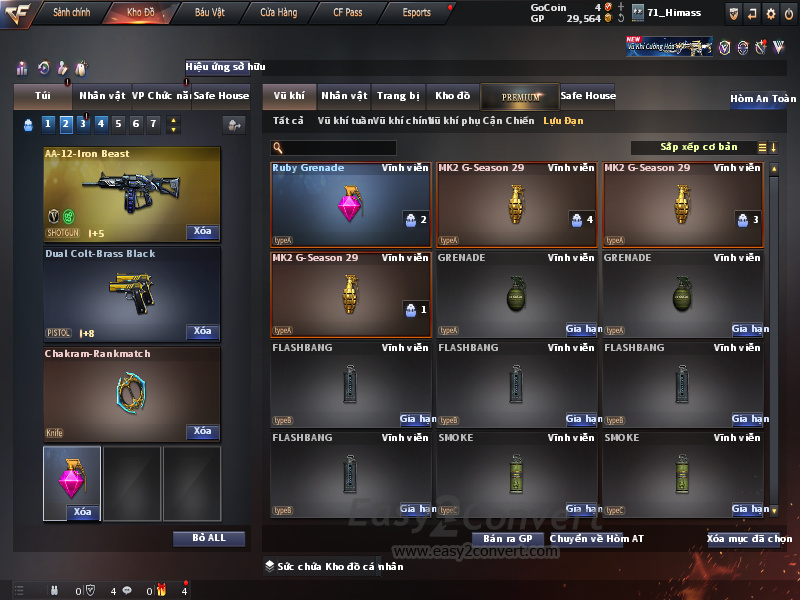Click the Bán ra GP button
The height and width of the screenshot is (600, 800).
point(507,539)
